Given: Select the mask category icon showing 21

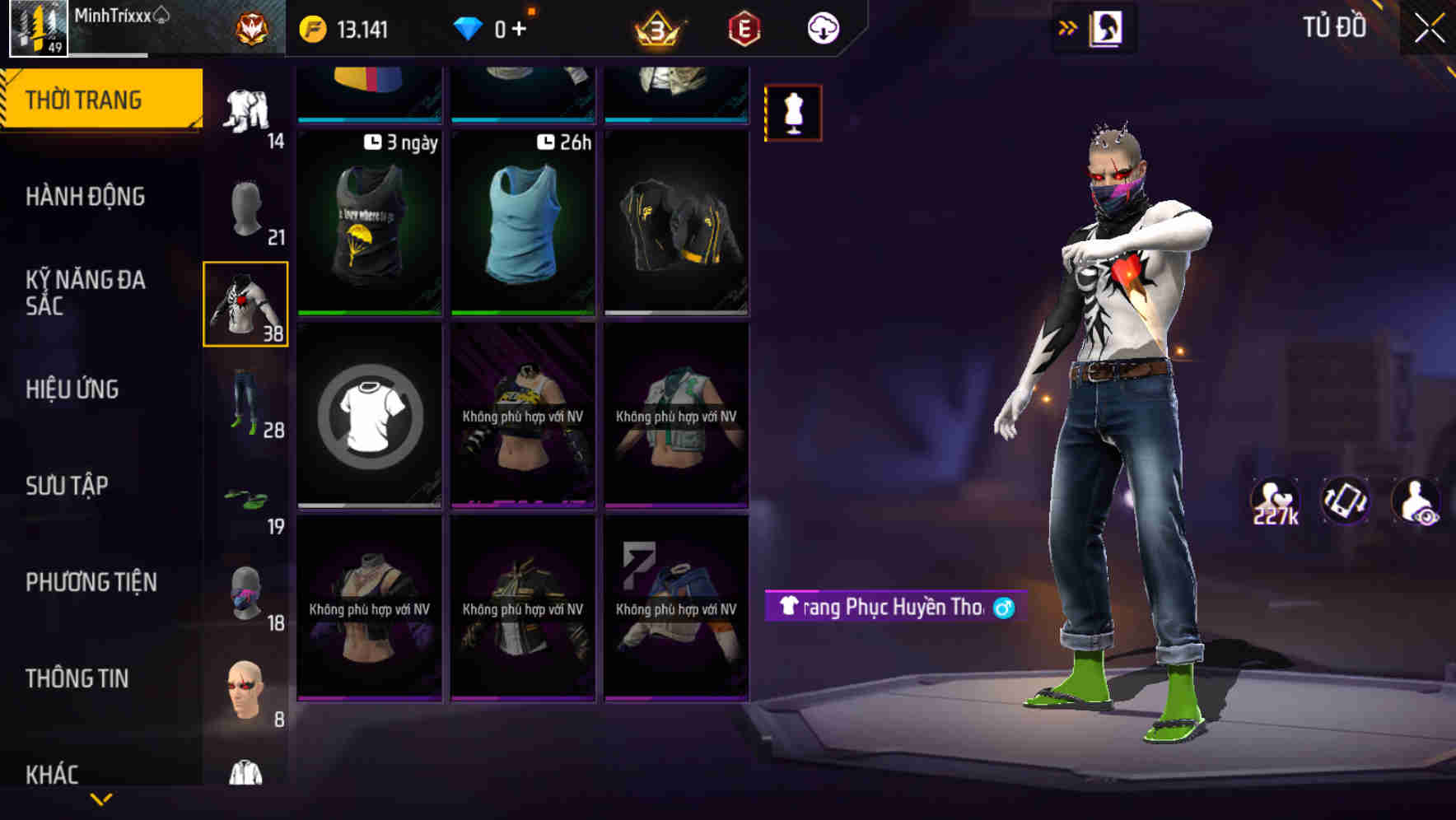Looking at the screenshot, I should [245, 206].
